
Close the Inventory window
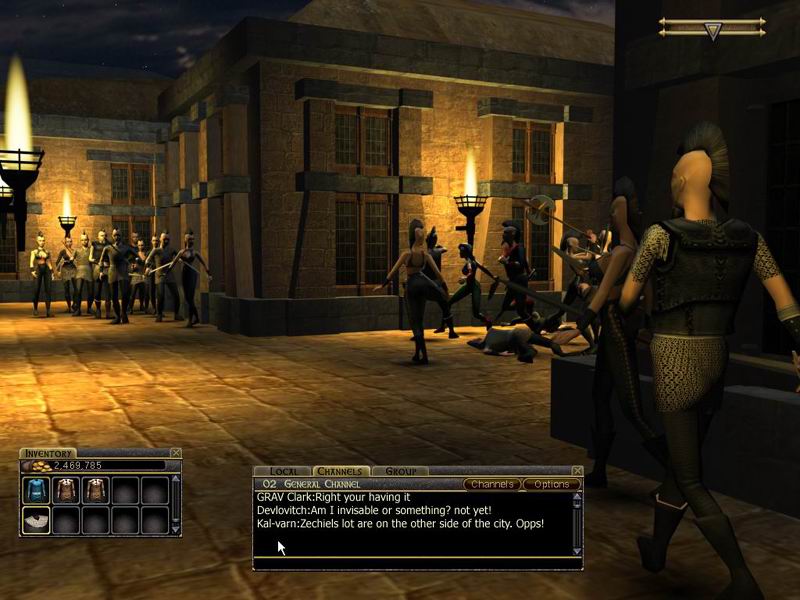coord(176,453)
